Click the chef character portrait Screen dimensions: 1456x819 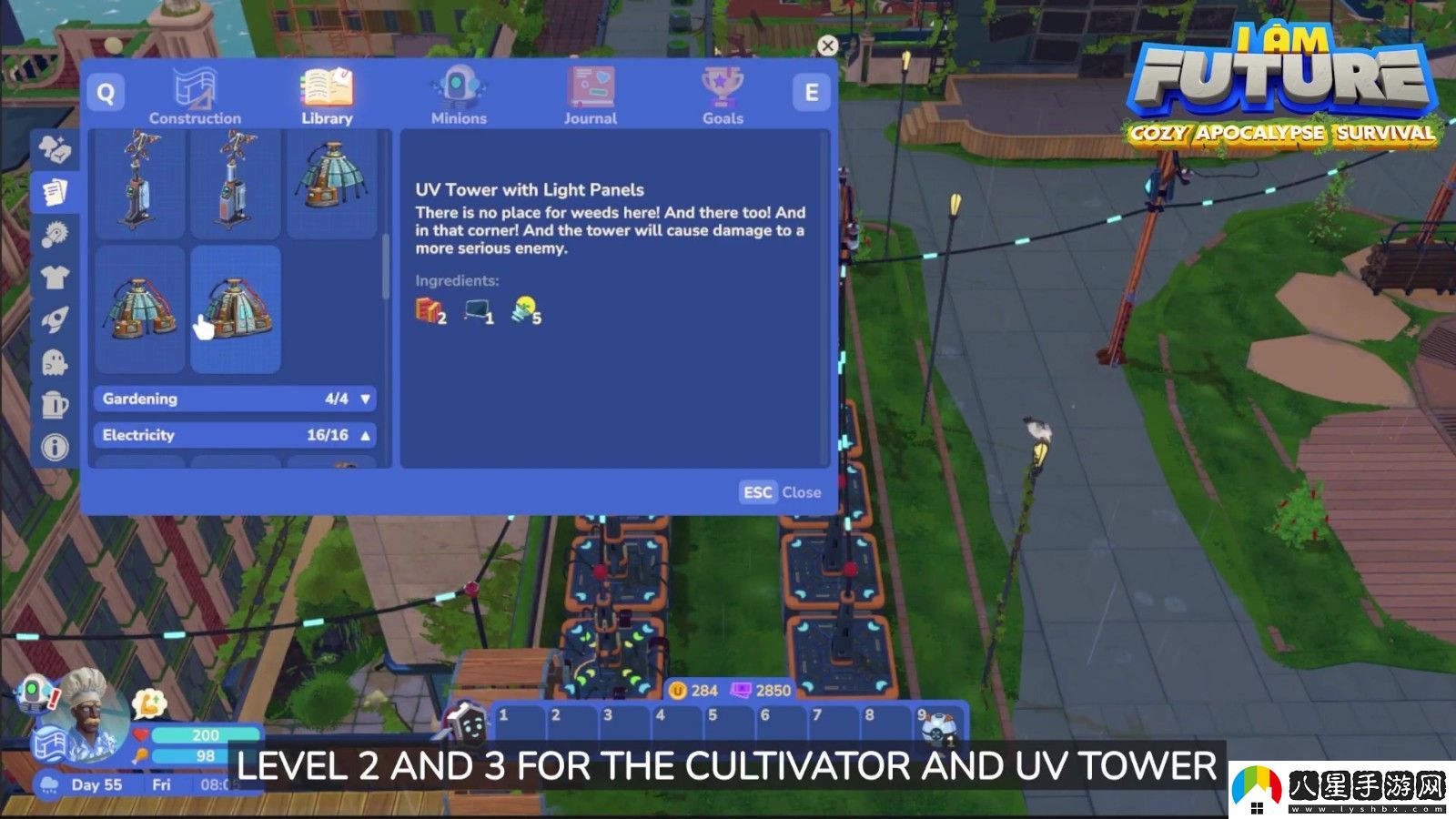tap(86, 714)
